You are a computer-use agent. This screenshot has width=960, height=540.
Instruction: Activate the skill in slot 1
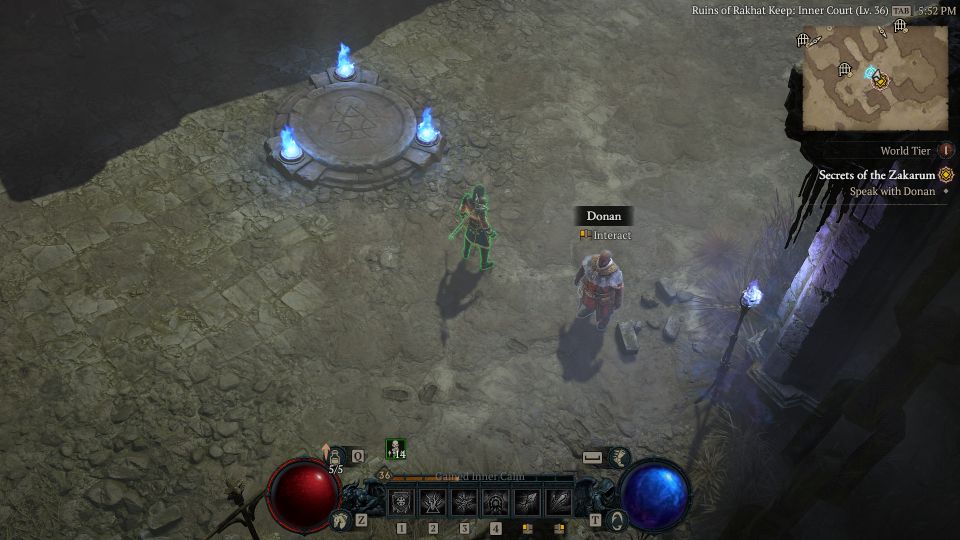[x=401, y=503]
